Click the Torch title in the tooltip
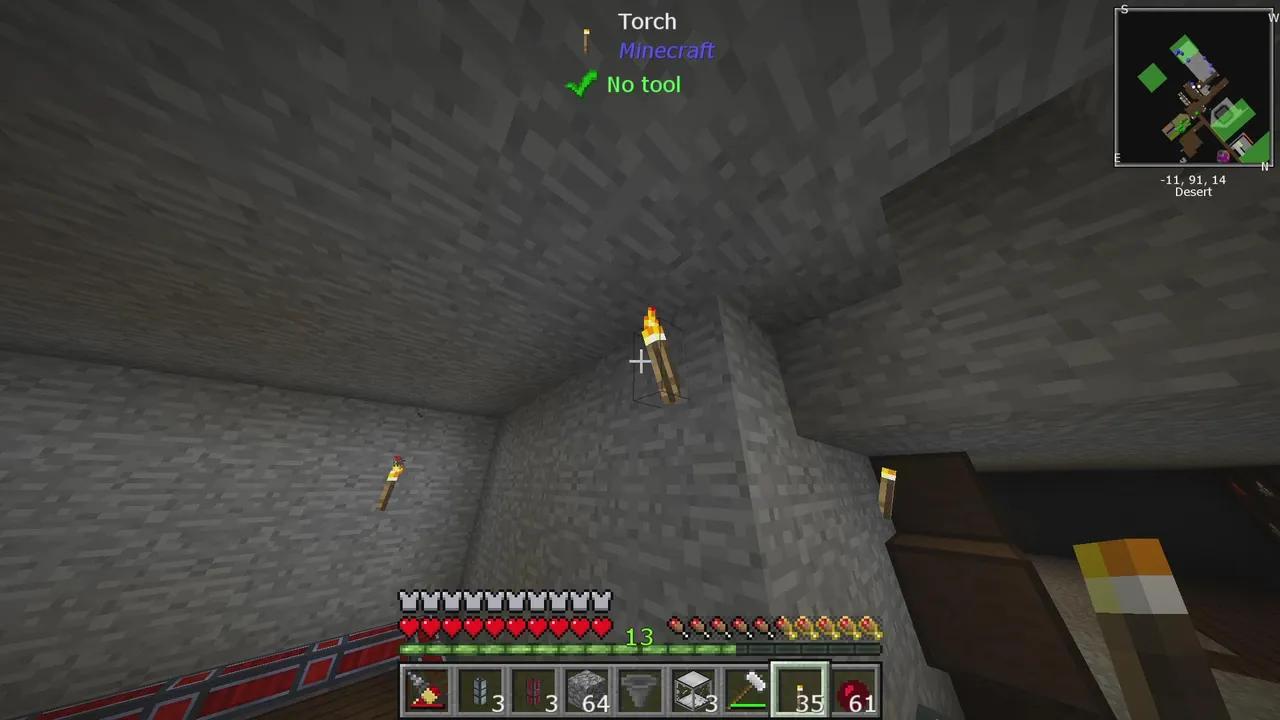Viewport: 1280px width, 720px height. pyautogui.click(x=647, y=21)
